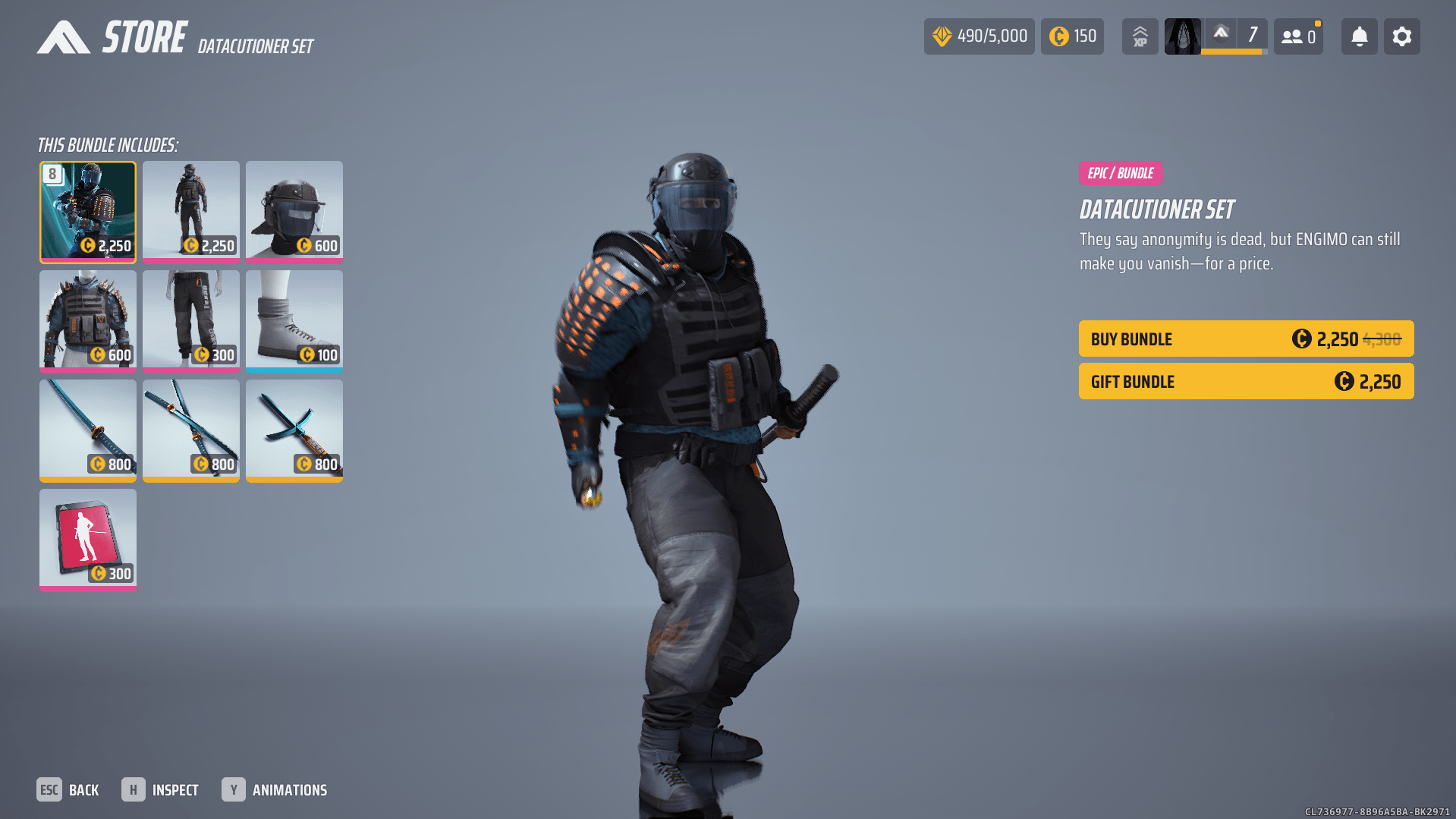Select the single katana weapon skin
1456x819 pixels.
coord(88,430)
